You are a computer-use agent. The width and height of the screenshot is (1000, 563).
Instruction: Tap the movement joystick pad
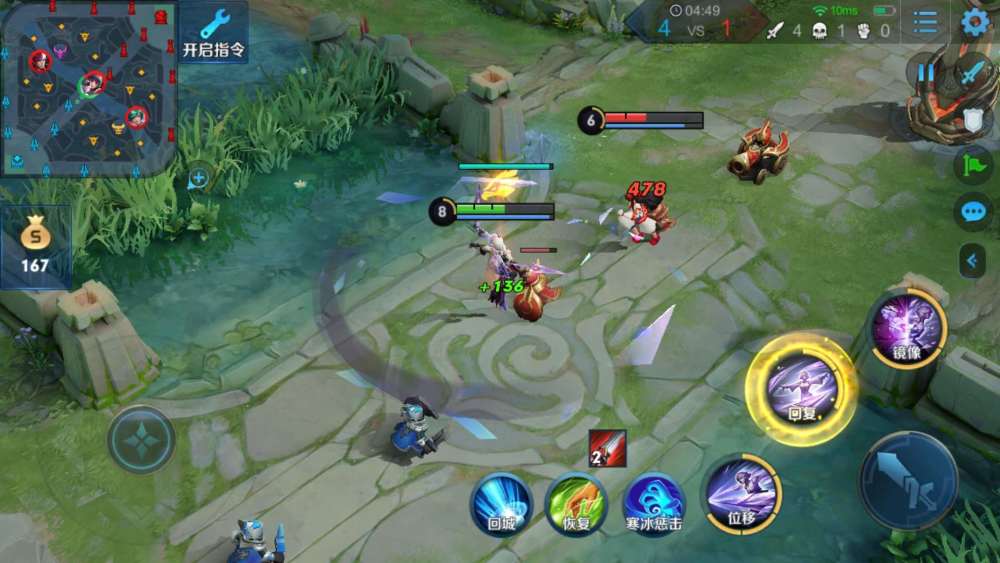(x=141, y=439)
